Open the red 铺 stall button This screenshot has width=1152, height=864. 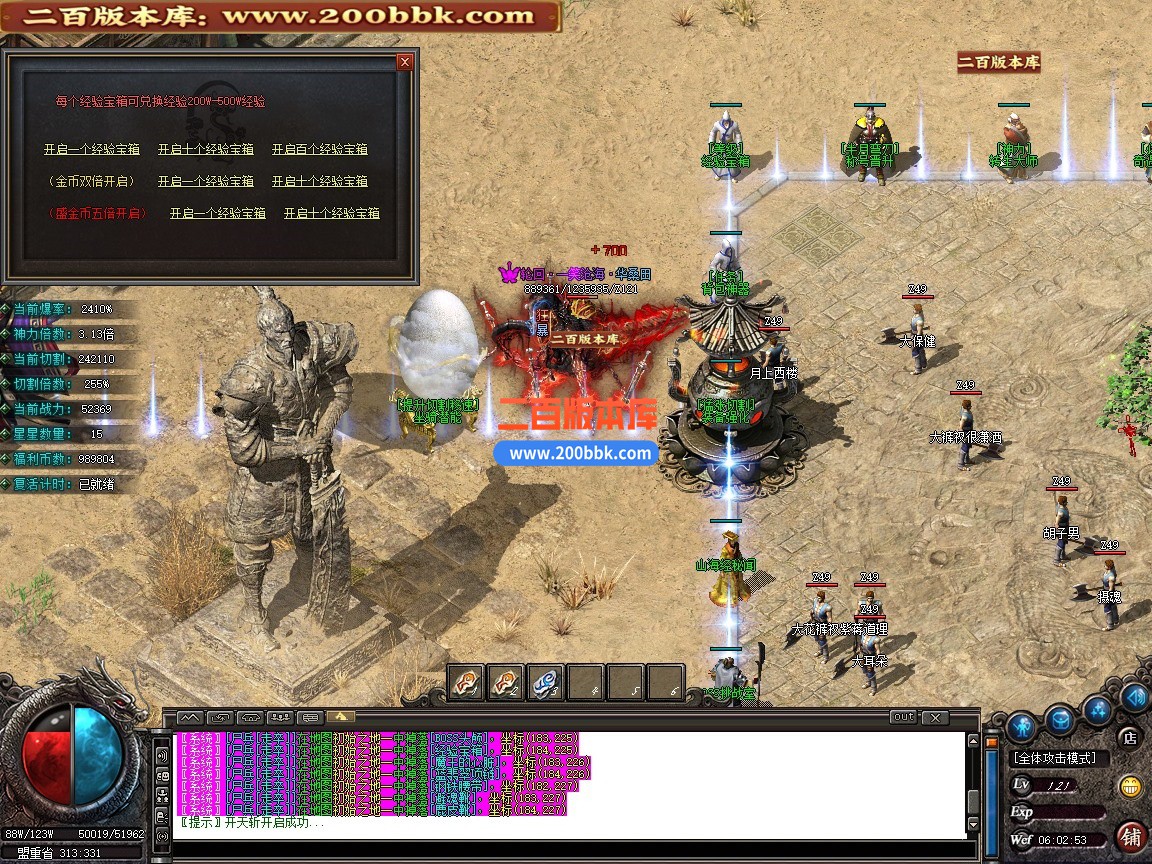(1131, 836)
